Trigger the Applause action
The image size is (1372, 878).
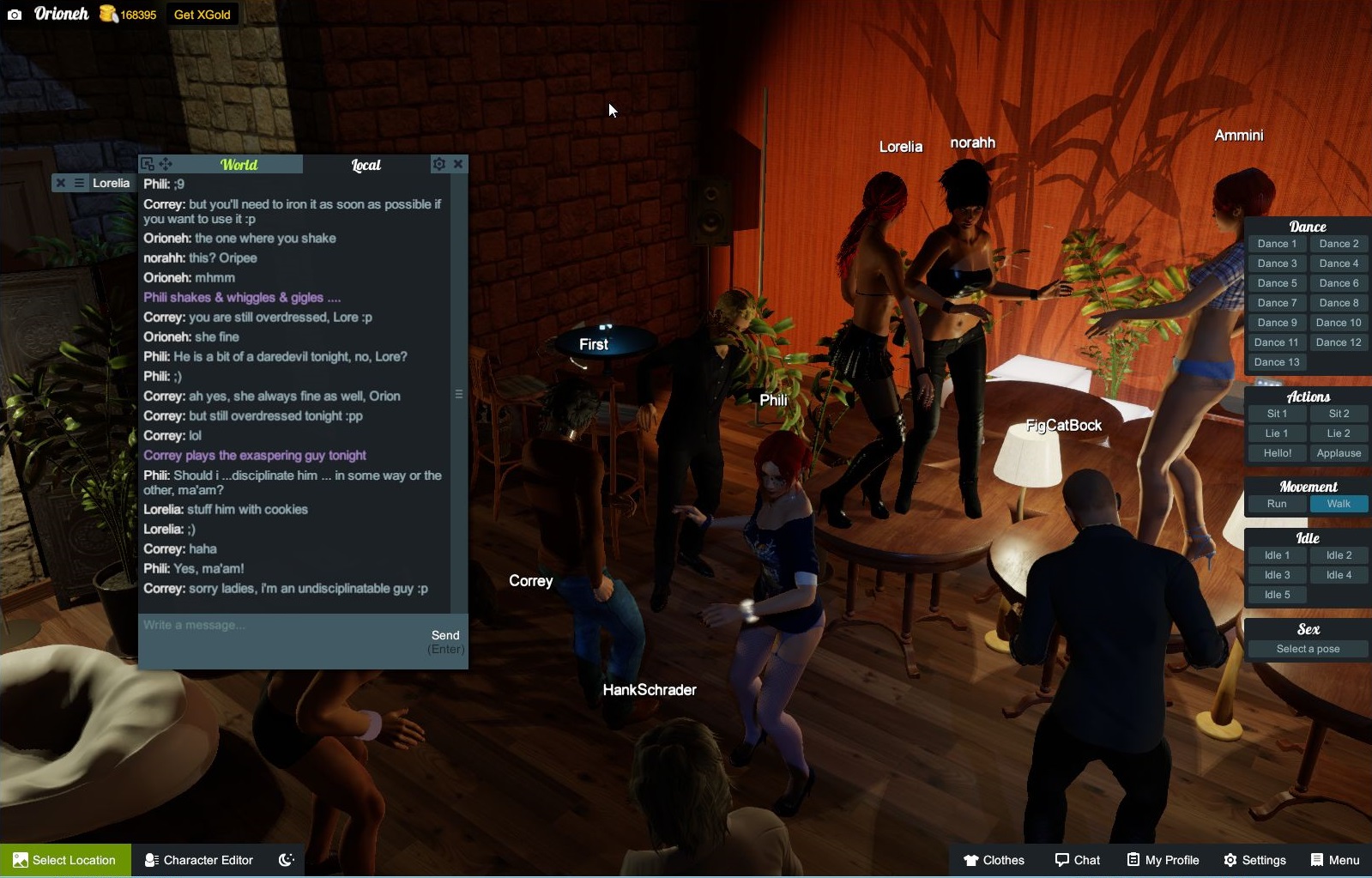point(1339,452)
